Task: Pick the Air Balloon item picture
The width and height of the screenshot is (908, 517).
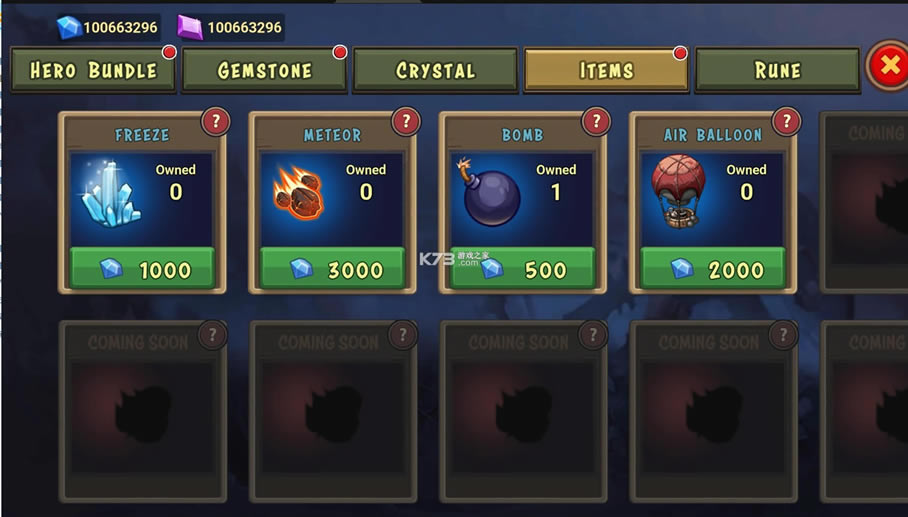Action: tap(680, 192)
